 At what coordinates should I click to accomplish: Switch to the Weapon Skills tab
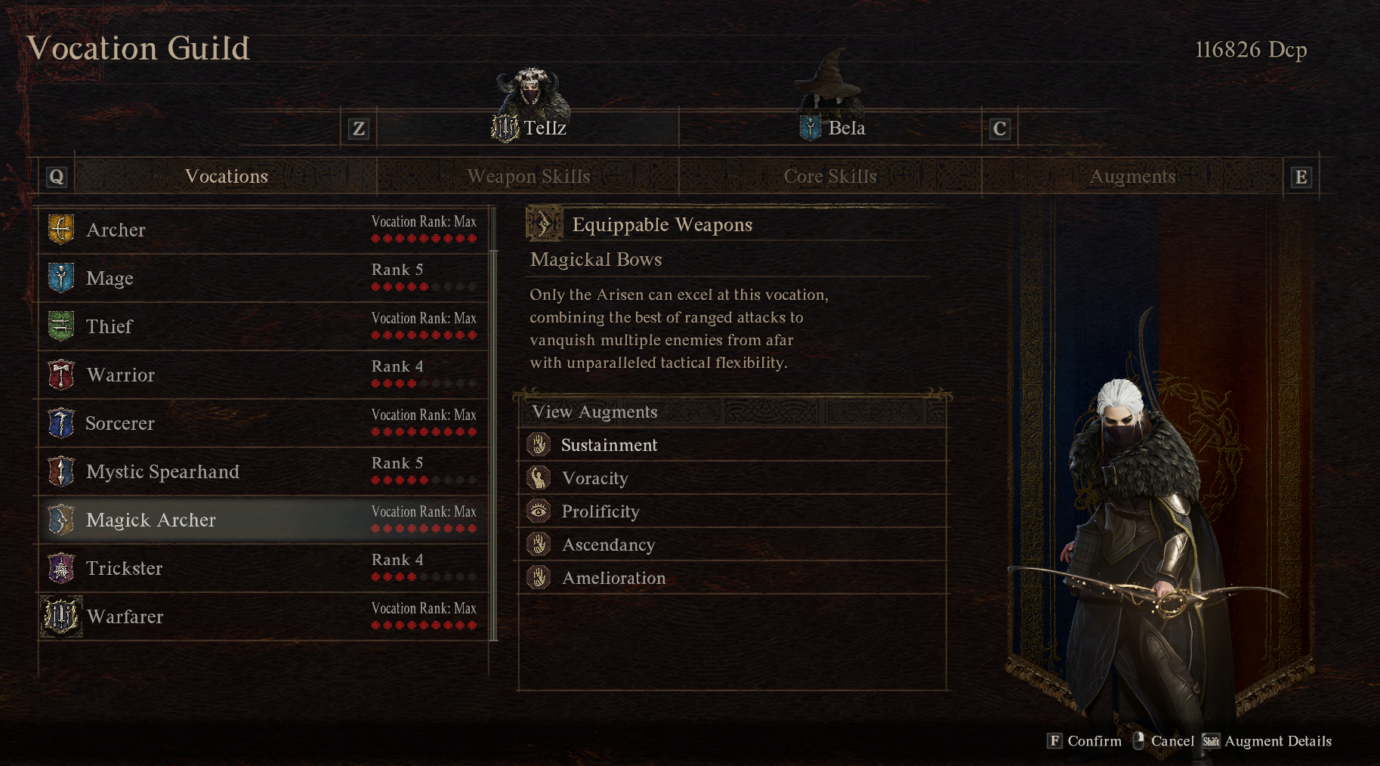[528, 176]
